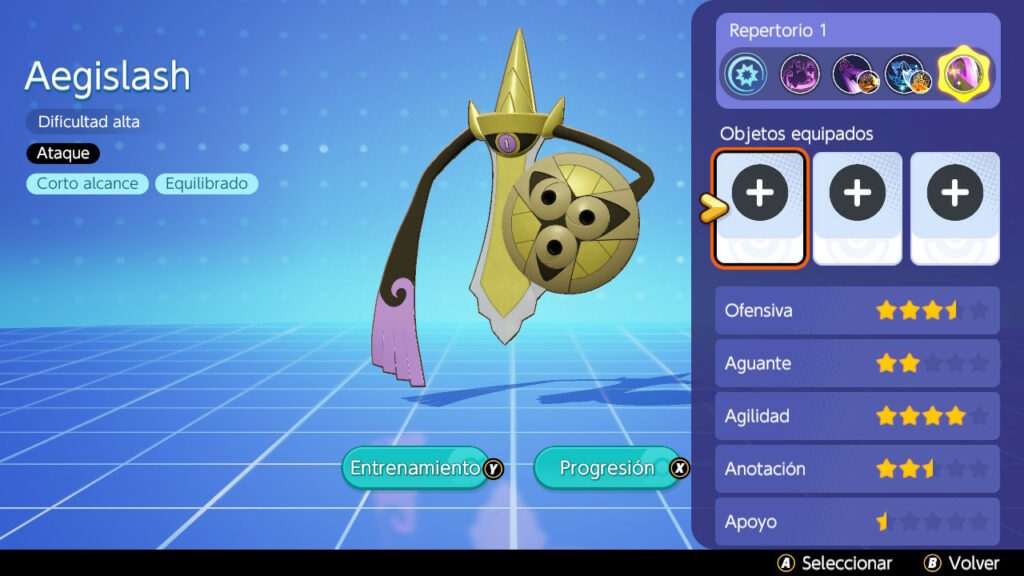Select the highlighted first equipped item slot
The image size is (1024, 576).
(760, 208)
